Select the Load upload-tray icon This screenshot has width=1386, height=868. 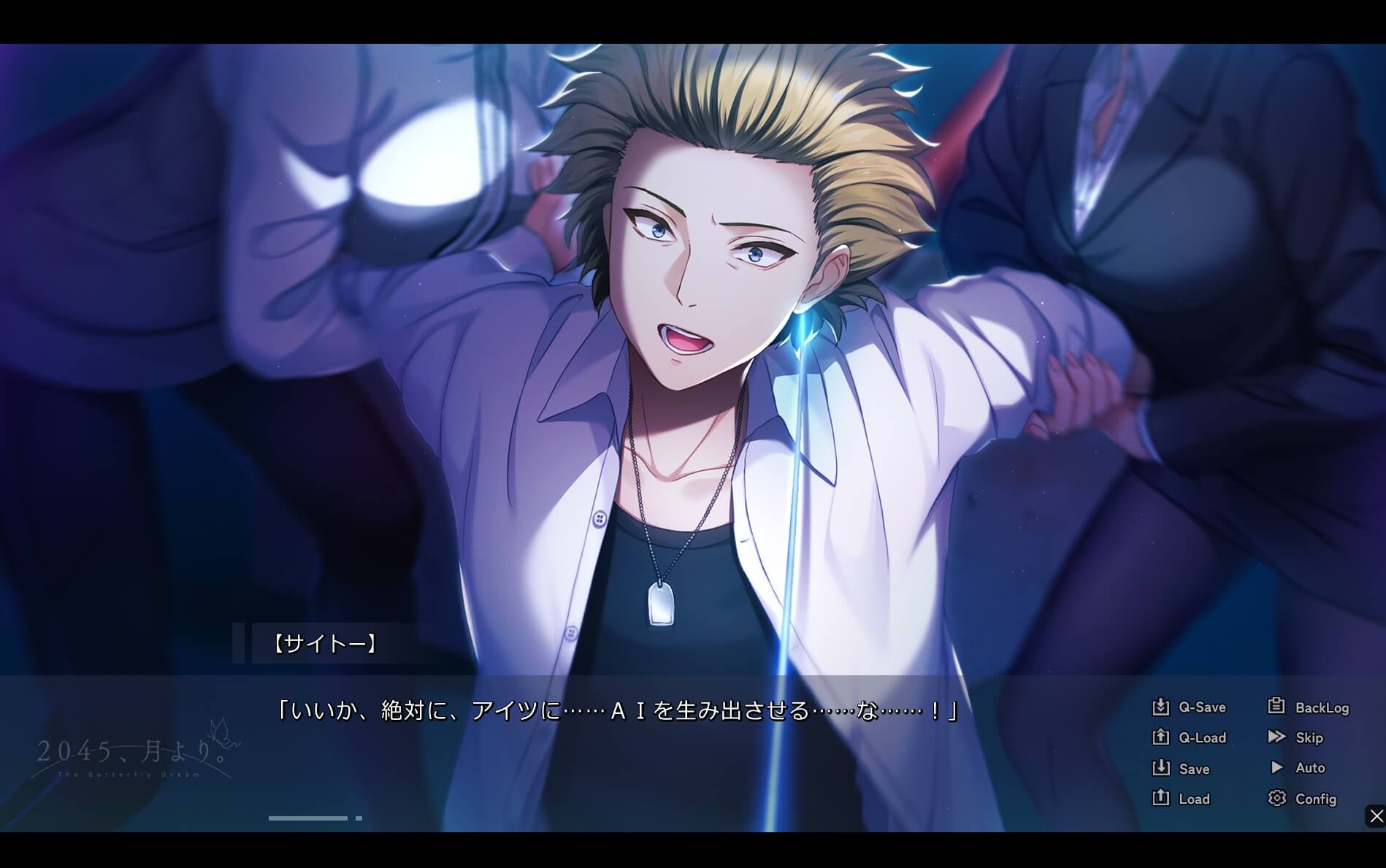[1161, 799]
